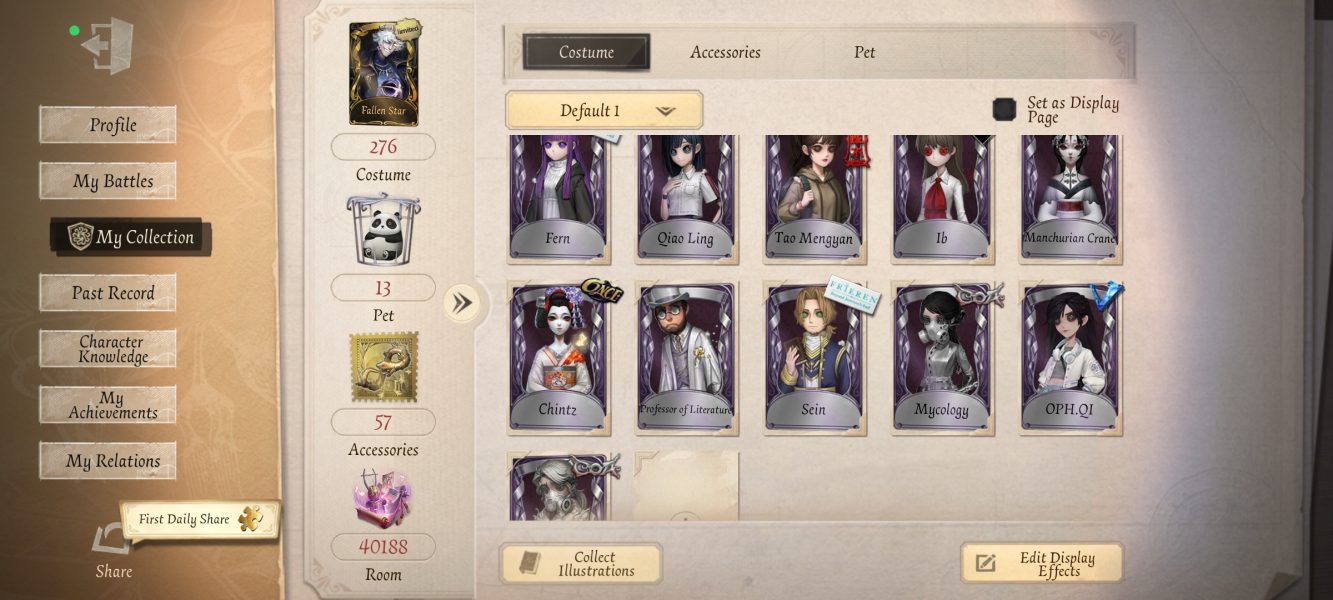Select the Costume tab
The image size is (1333, 600).
tap(586, 52)
